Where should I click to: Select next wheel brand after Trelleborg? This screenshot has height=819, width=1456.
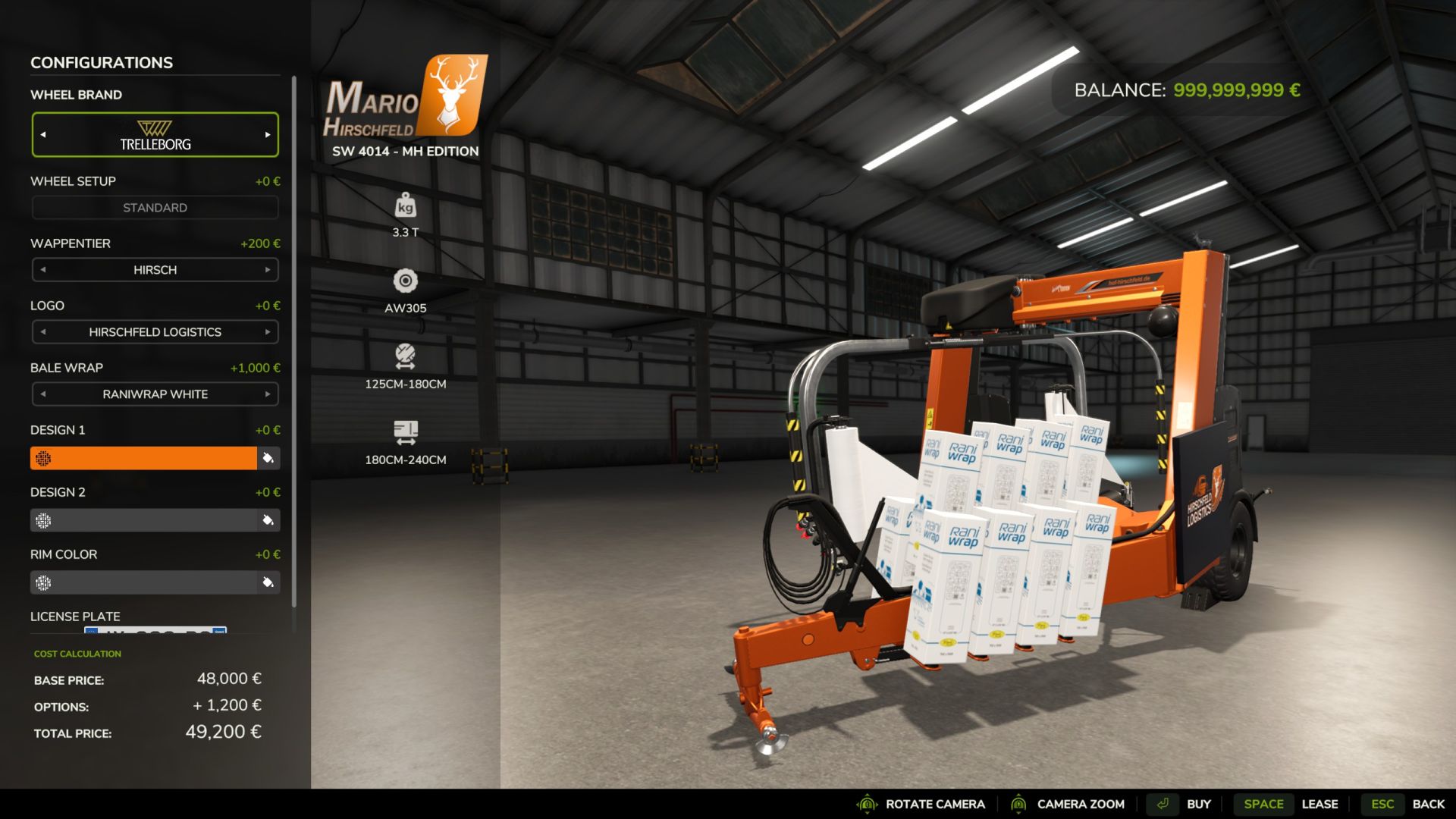[268, 135]
